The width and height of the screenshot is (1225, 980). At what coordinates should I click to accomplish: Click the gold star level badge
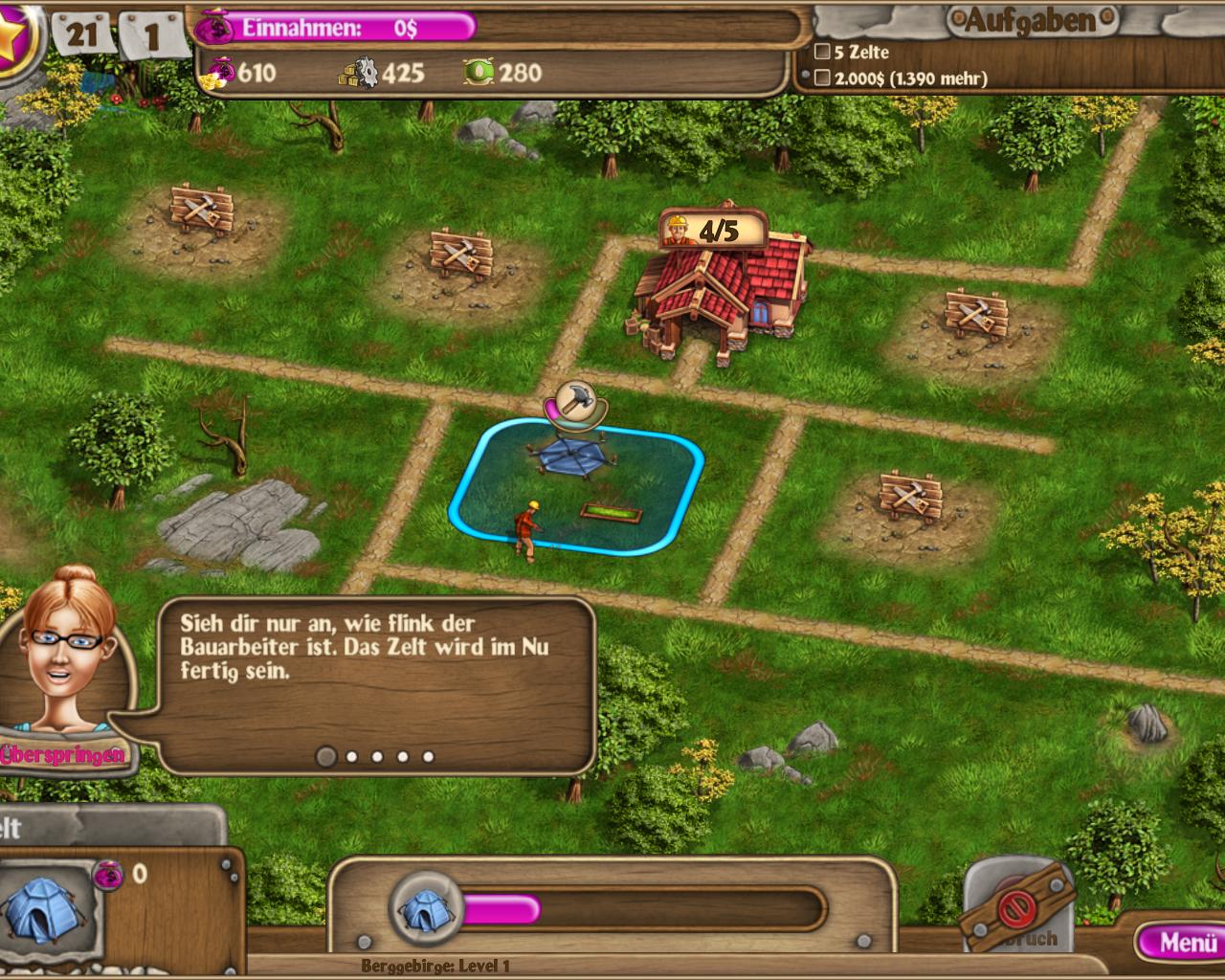[x=13, y=36]
